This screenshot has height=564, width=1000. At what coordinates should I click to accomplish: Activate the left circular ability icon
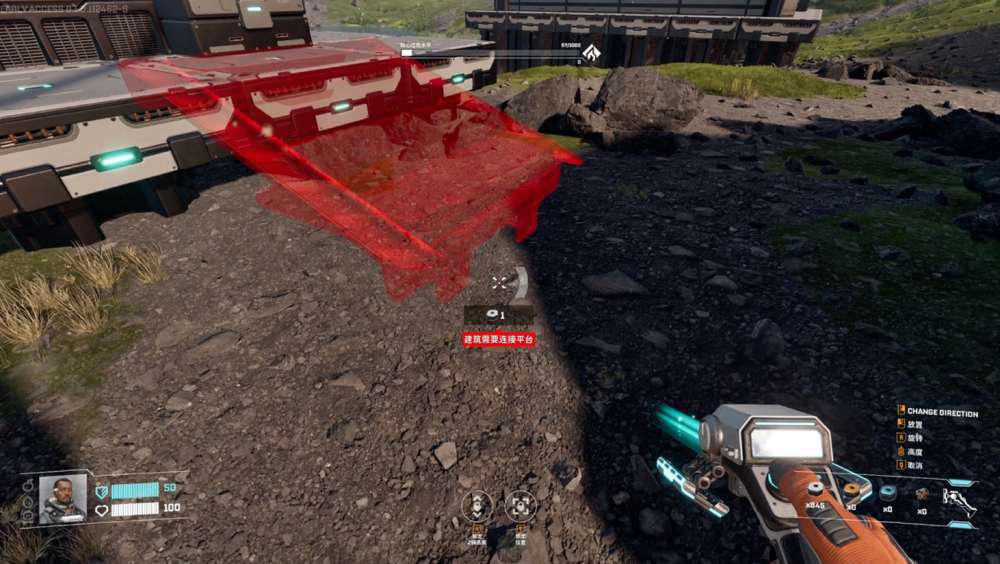(478, 506)
